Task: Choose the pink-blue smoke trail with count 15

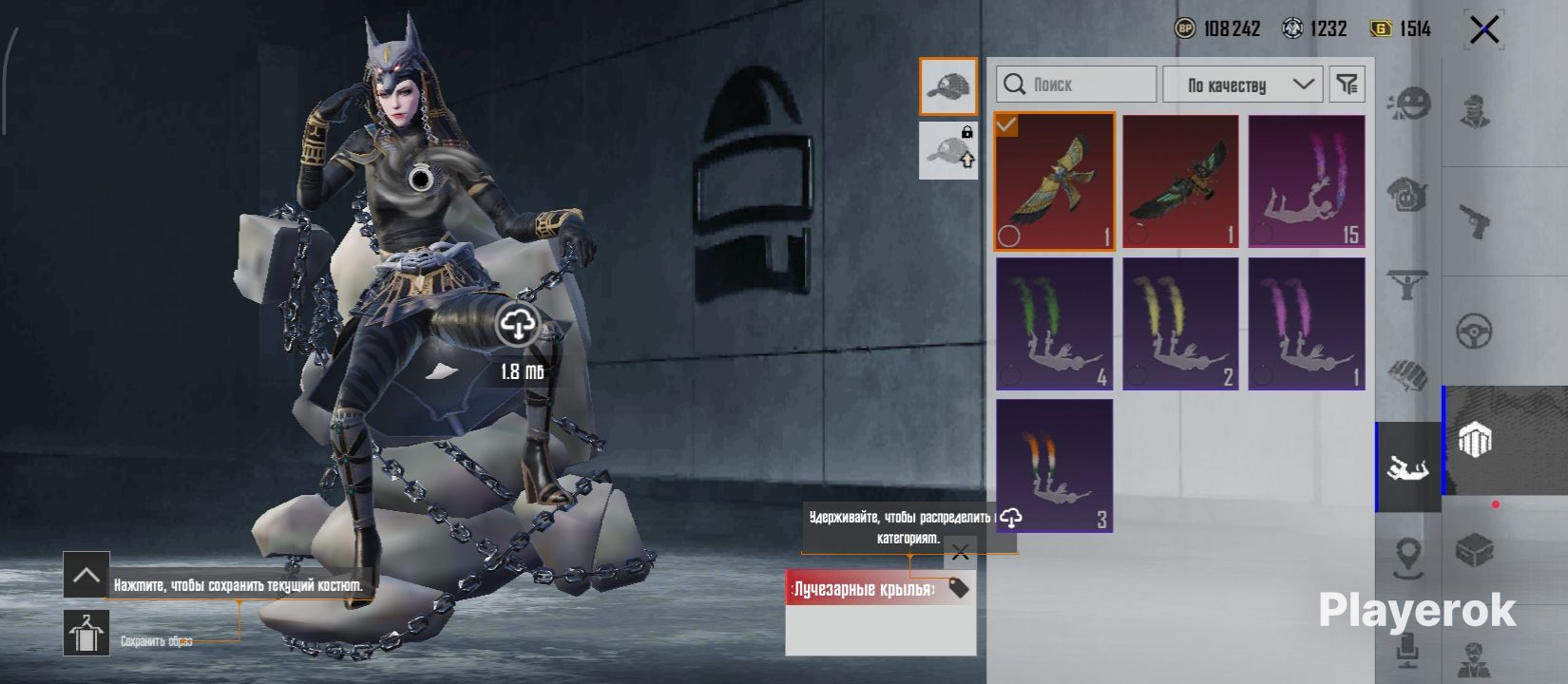Action: coord(1307,181)
